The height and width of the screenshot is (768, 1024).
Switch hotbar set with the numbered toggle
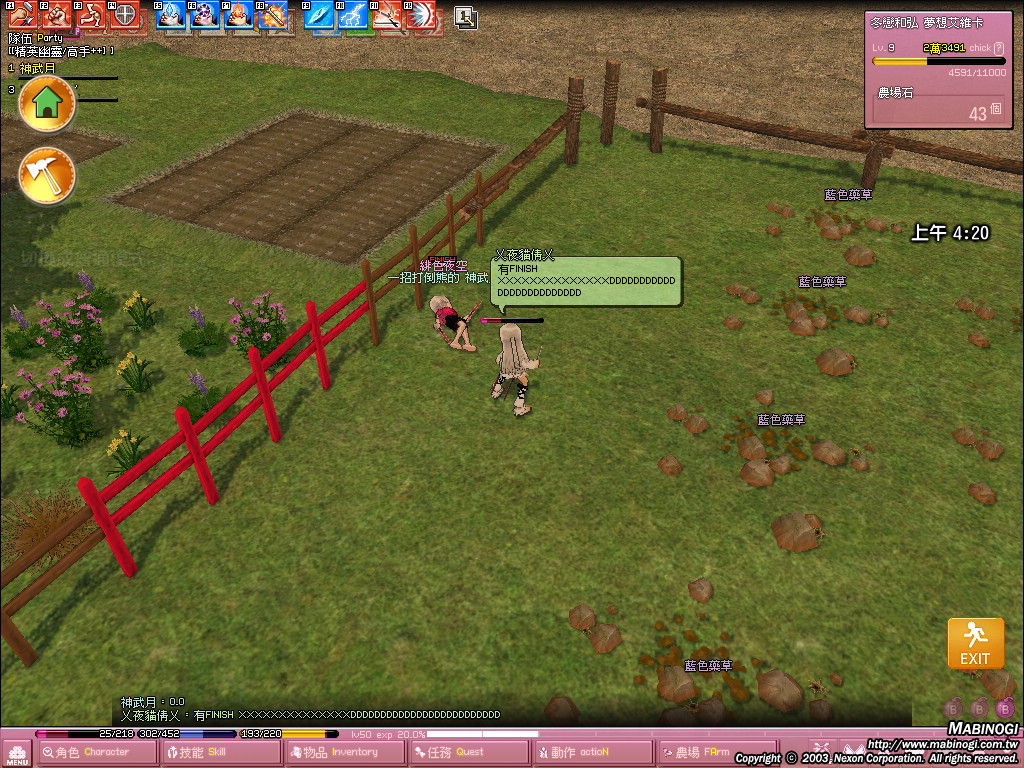tap(465, 17)
